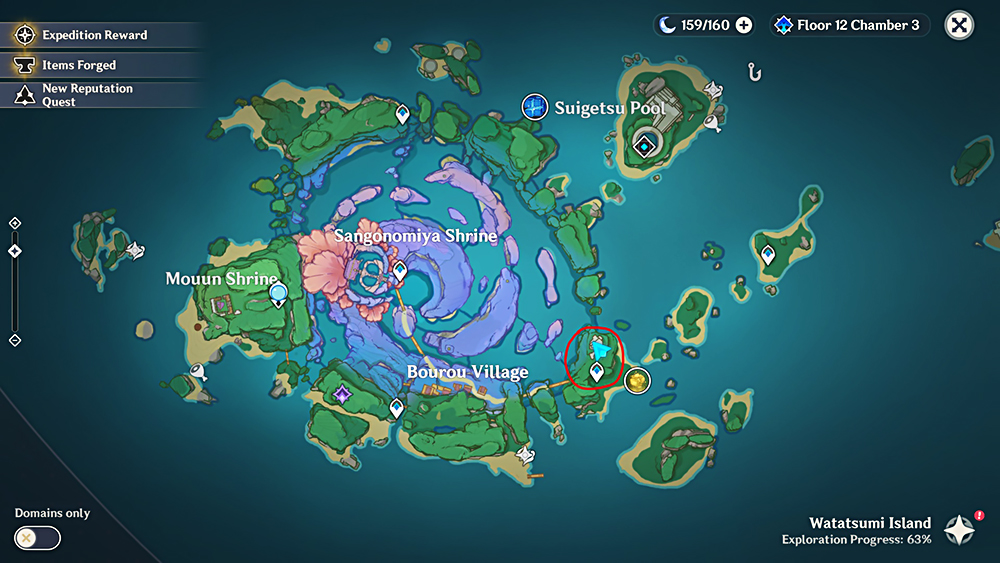Select the Suigetsu Pool domain marker
The width and height of the screenshot is (1000, 563).
click(534, 107)
